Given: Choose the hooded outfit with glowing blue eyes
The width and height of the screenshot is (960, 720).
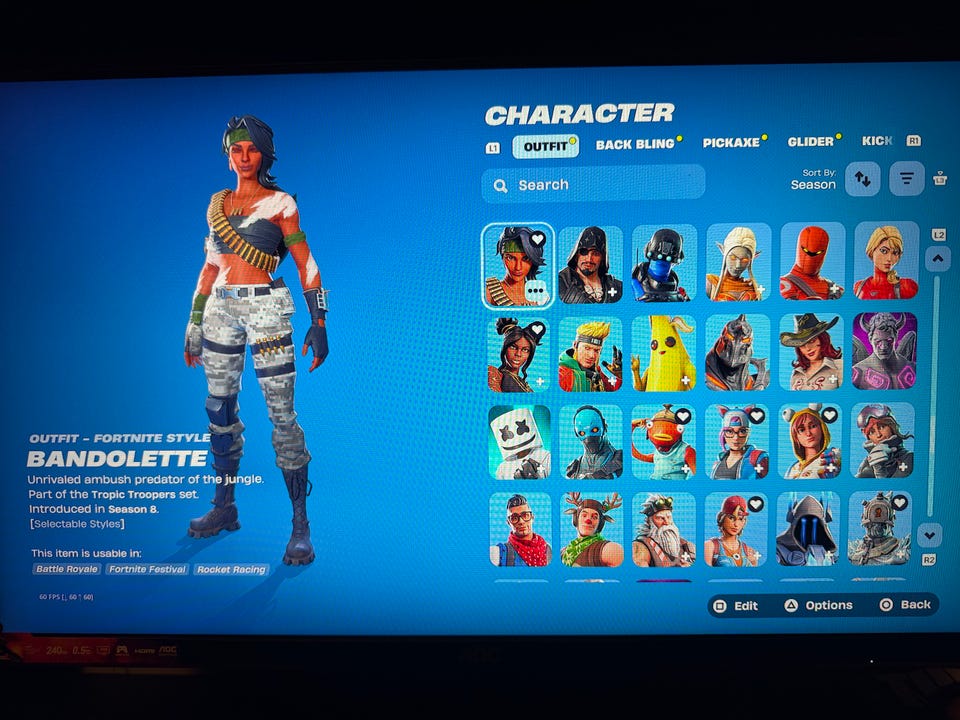Looking at the screenshot, I should point(811,529).
